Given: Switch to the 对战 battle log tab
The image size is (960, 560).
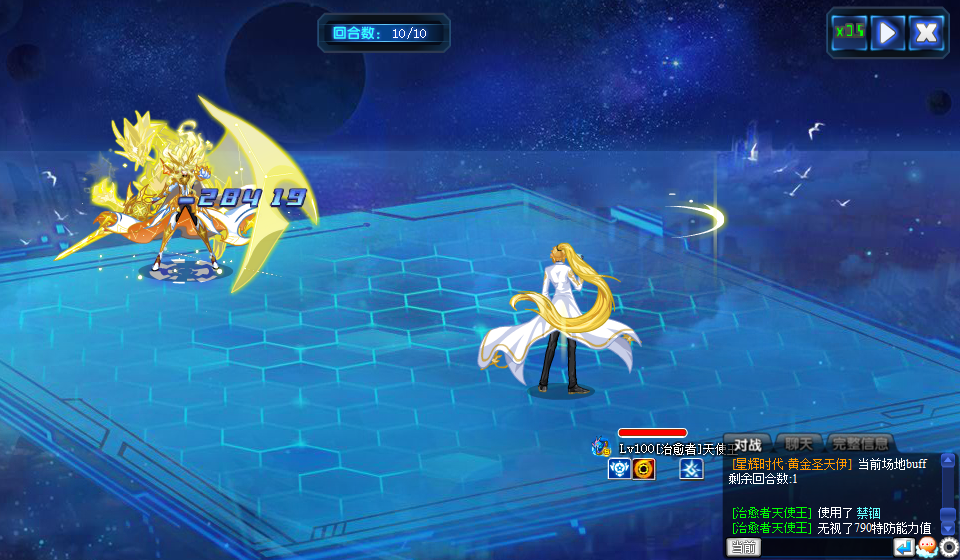Looking at the screenshot, I should [748, 444].
